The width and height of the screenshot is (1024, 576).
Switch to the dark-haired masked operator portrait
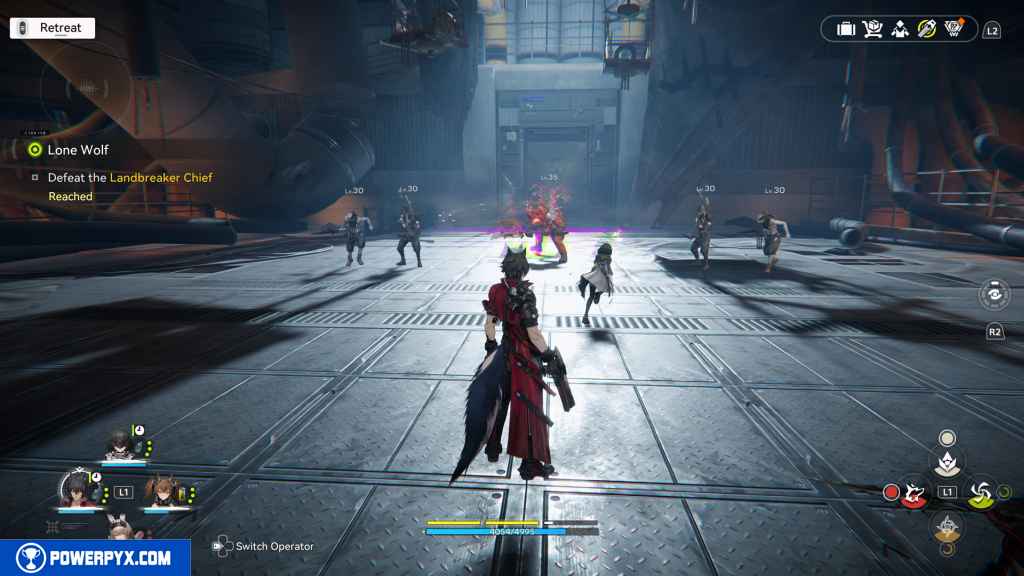tap(119, 444)
